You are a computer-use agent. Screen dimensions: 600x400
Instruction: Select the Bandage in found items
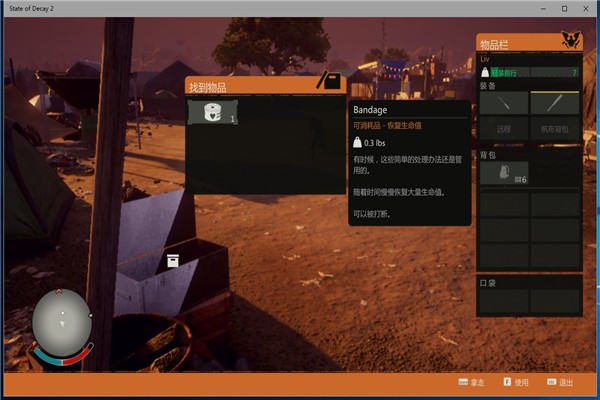[212, 112]
